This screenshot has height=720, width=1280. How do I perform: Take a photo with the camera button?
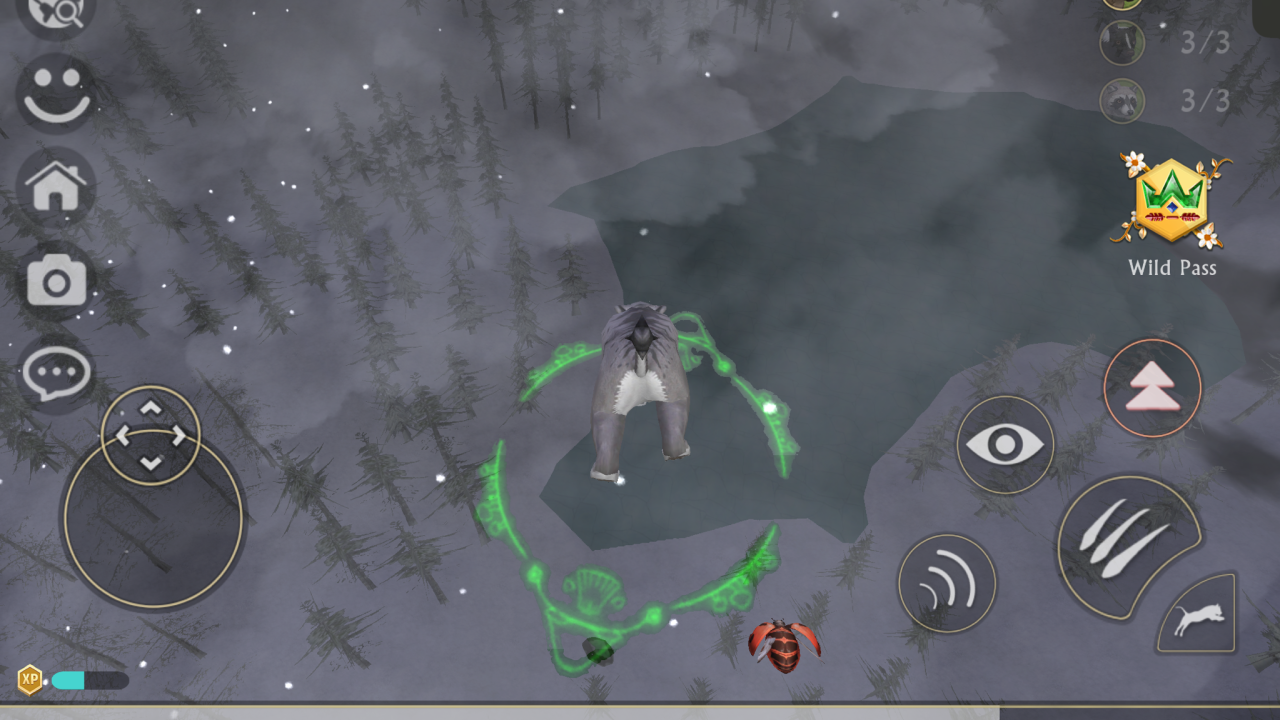click(x=56, y=282)
